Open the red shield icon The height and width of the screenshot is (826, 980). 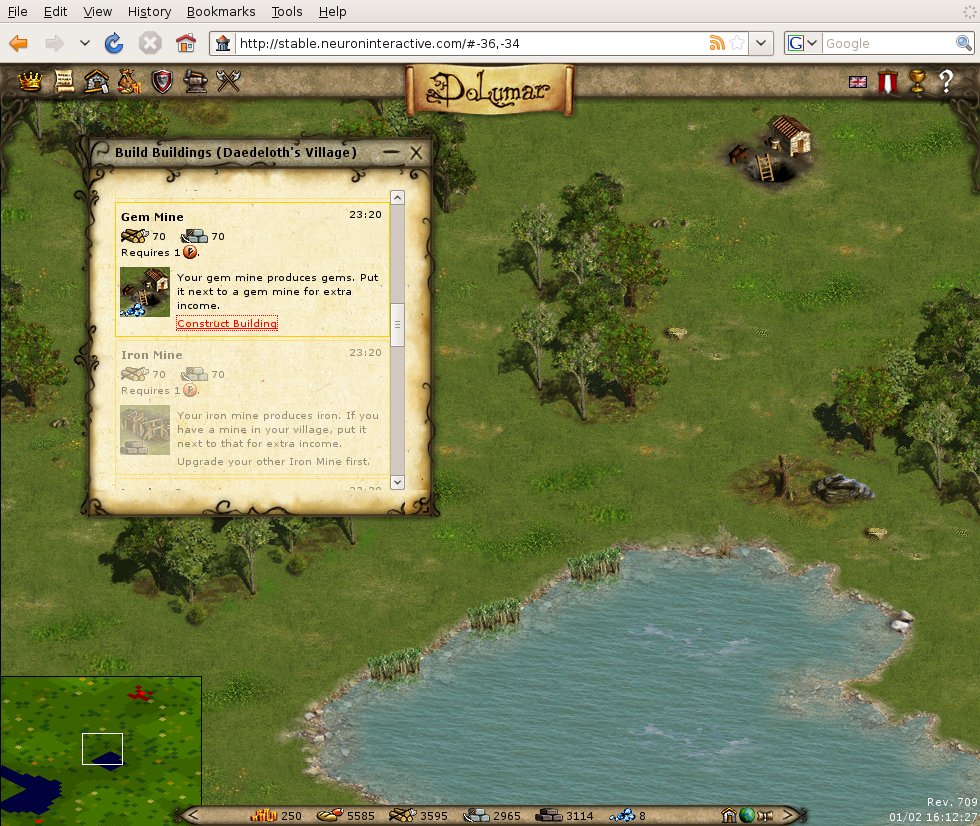pos(161,81)
